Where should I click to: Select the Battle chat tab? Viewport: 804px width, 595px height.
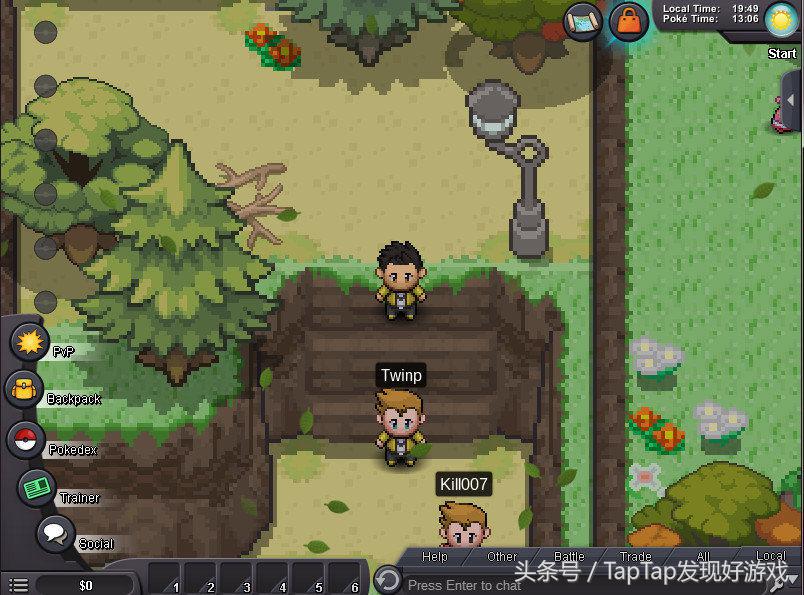pyautogui.click(x=569, y=557)
